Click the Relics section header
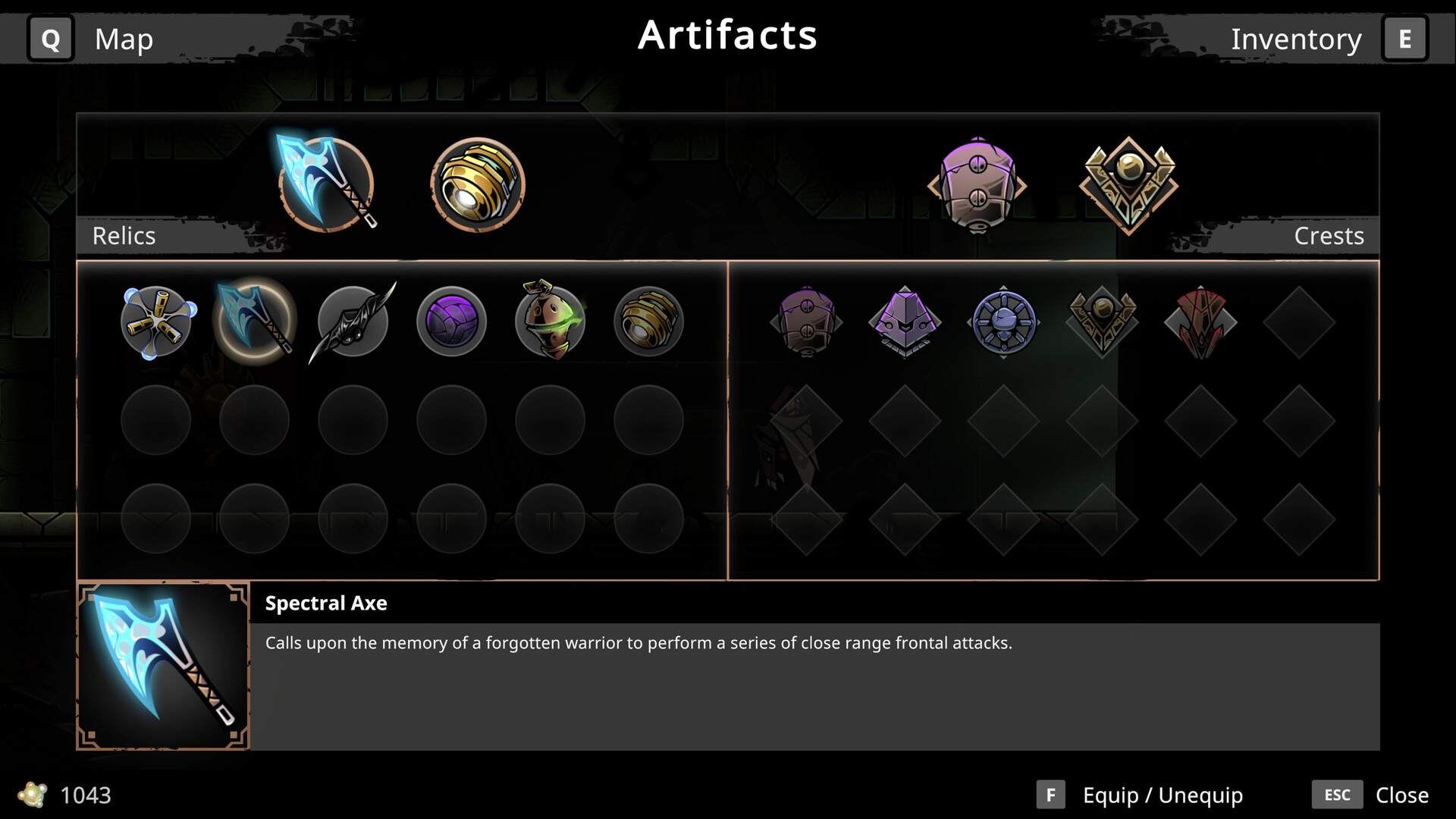 (x=124, y=236)
